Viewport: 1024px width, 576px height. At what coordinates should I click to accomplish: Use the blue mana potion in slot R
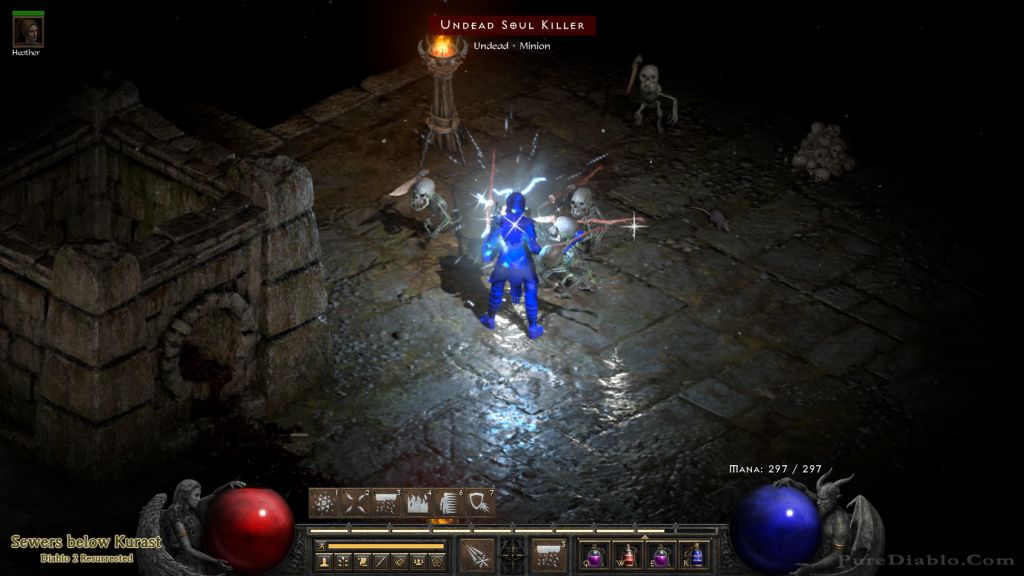(x=695, y=555)
